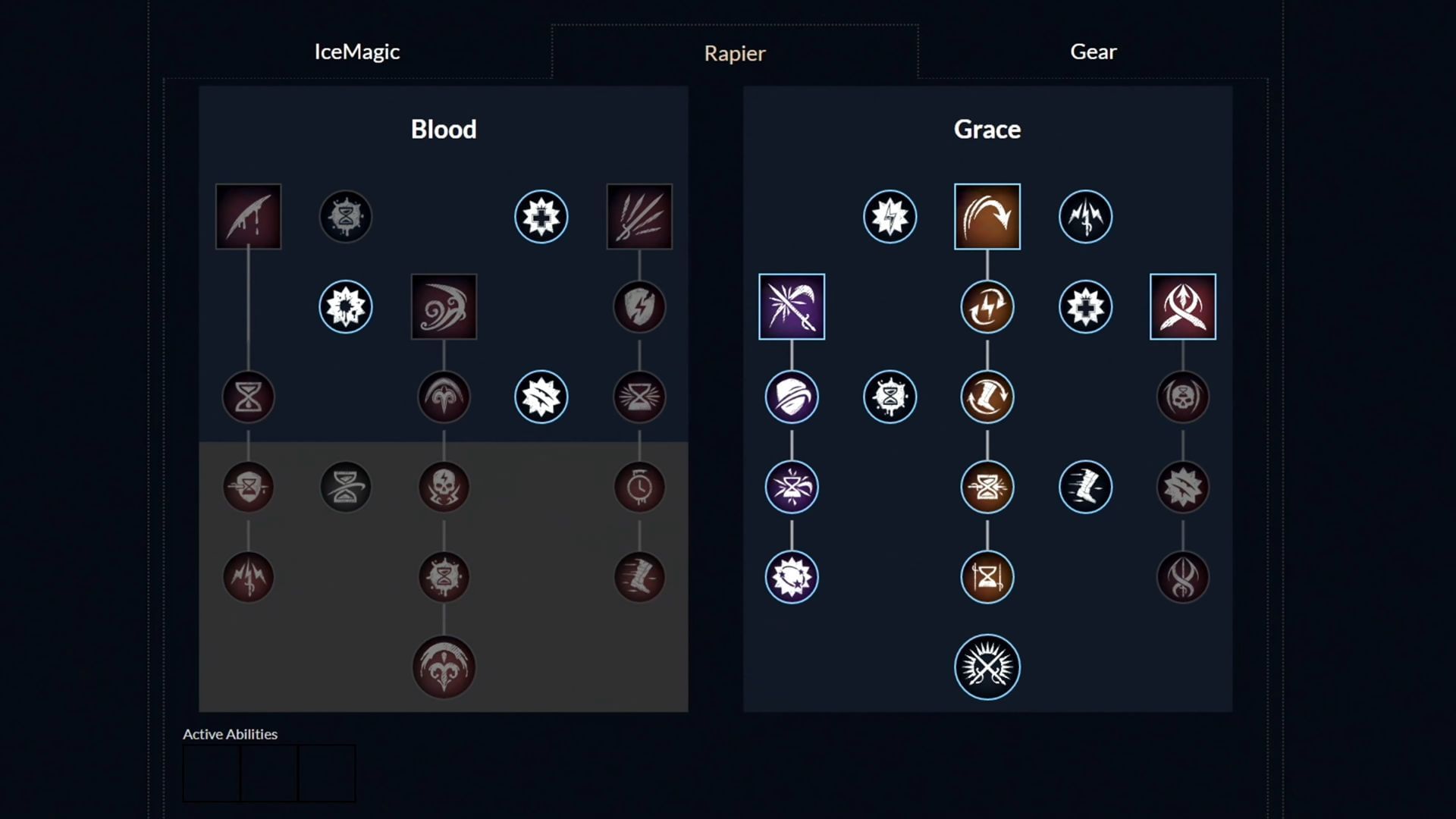Image resolution: width=1456 pixels, height=819 pixels.
Task: Click the first Active Abilities slot
Action: pyautogui.click(x=211, y=772)
